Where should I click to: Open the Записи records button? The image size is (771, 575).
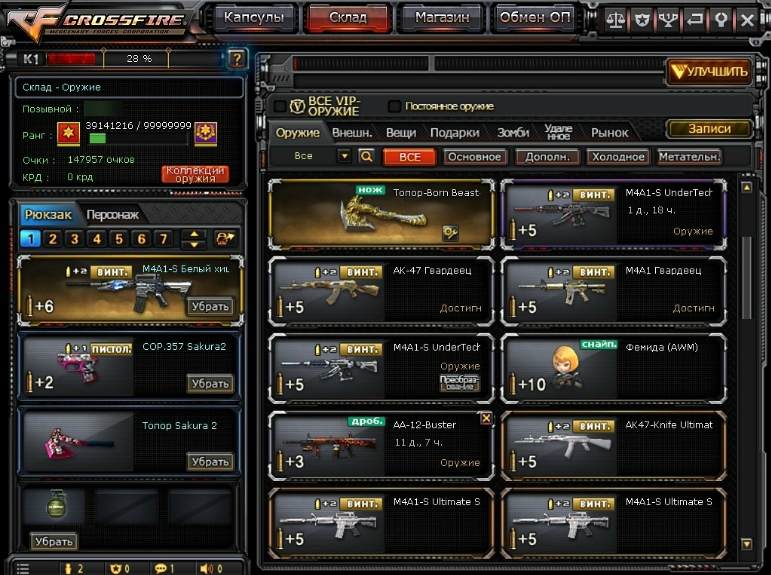point(708,129)
